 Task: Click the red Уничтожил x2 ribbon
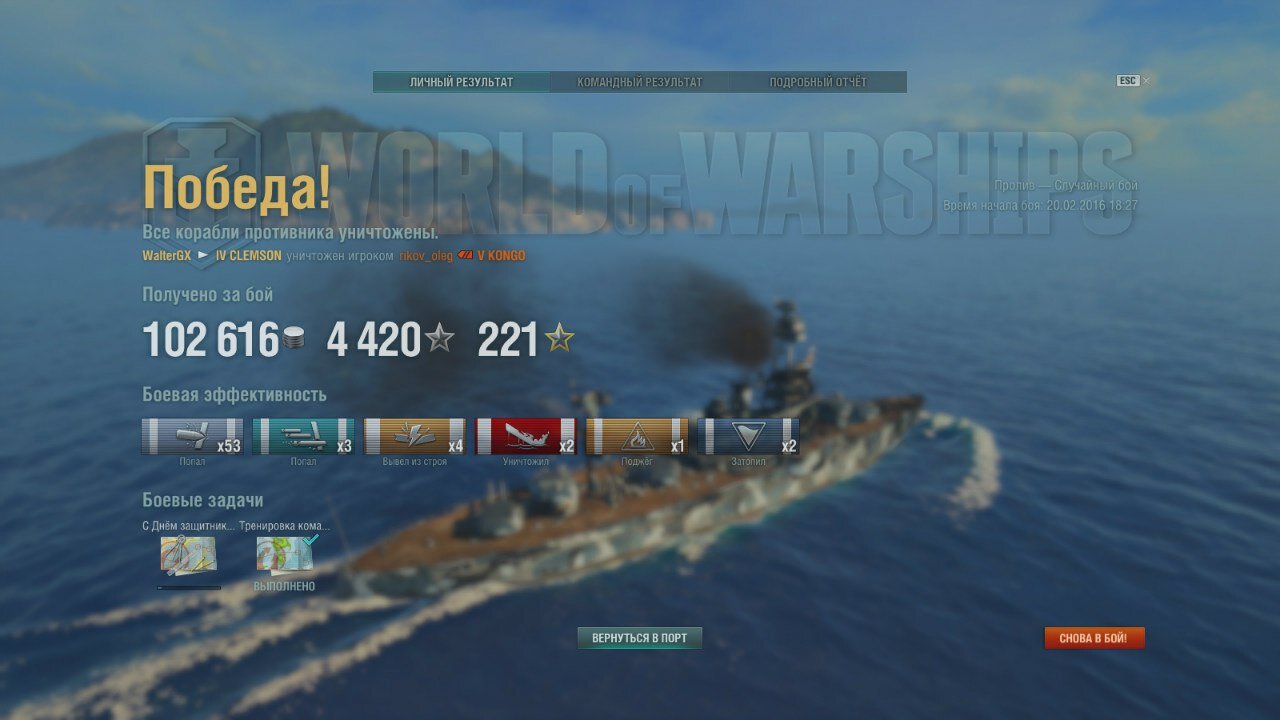(526, 437)
